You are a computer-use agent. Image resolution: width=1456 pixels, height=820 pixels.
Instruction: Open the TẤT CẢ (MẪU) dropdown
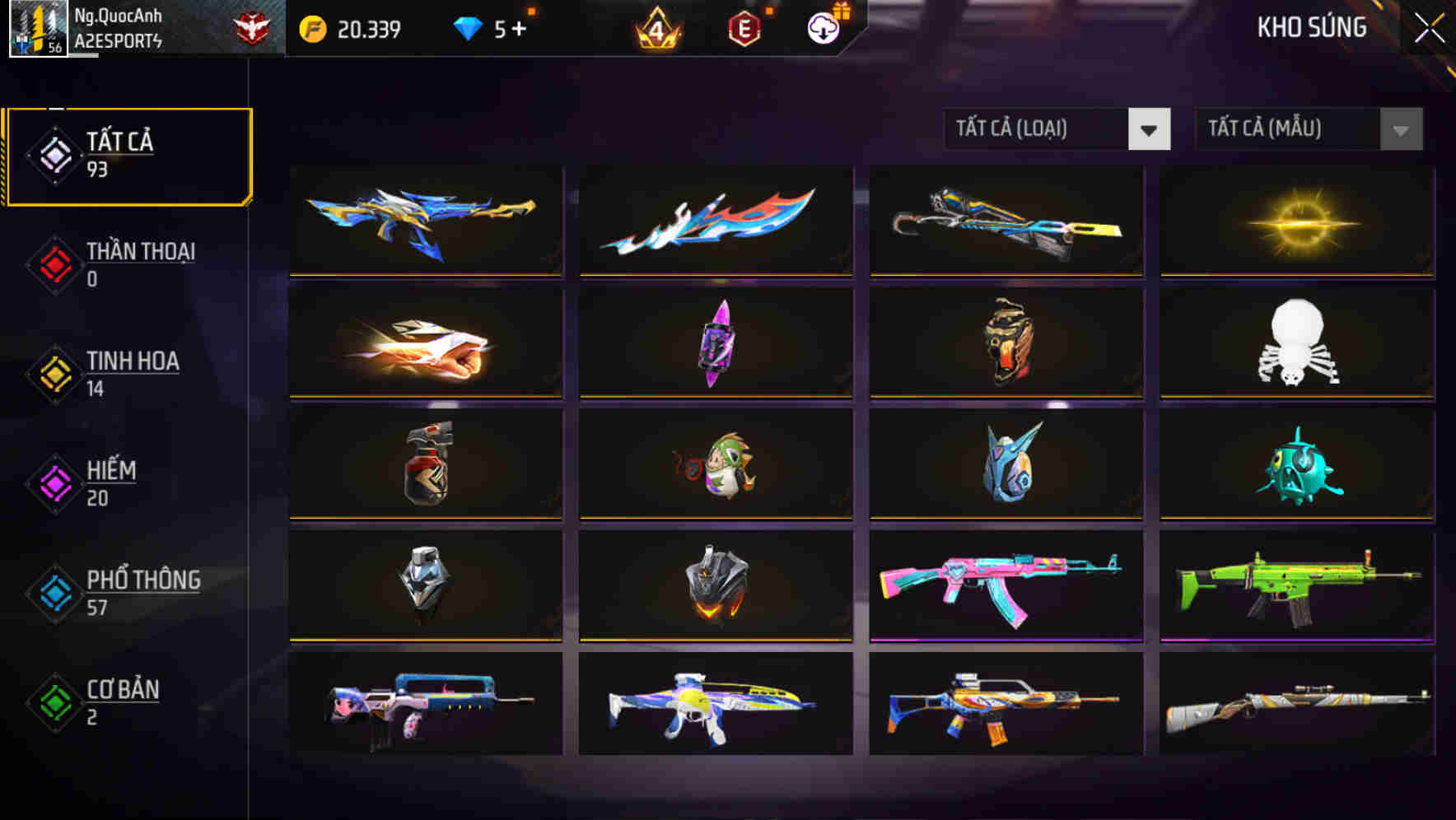1308,129
